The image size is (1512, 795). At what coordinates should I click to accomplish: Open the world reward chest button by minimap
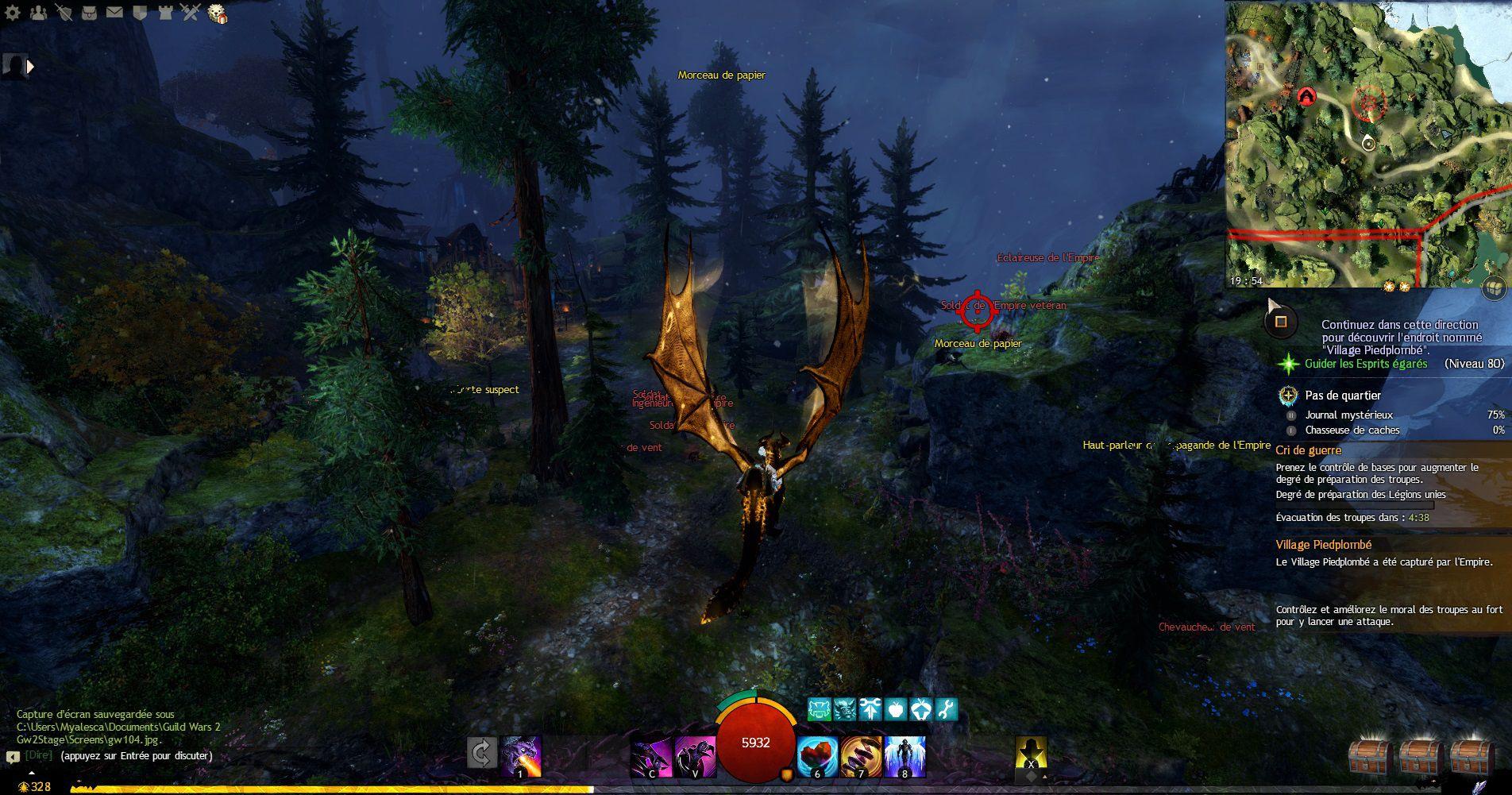pyautogui.click(x=1495, y=289)
